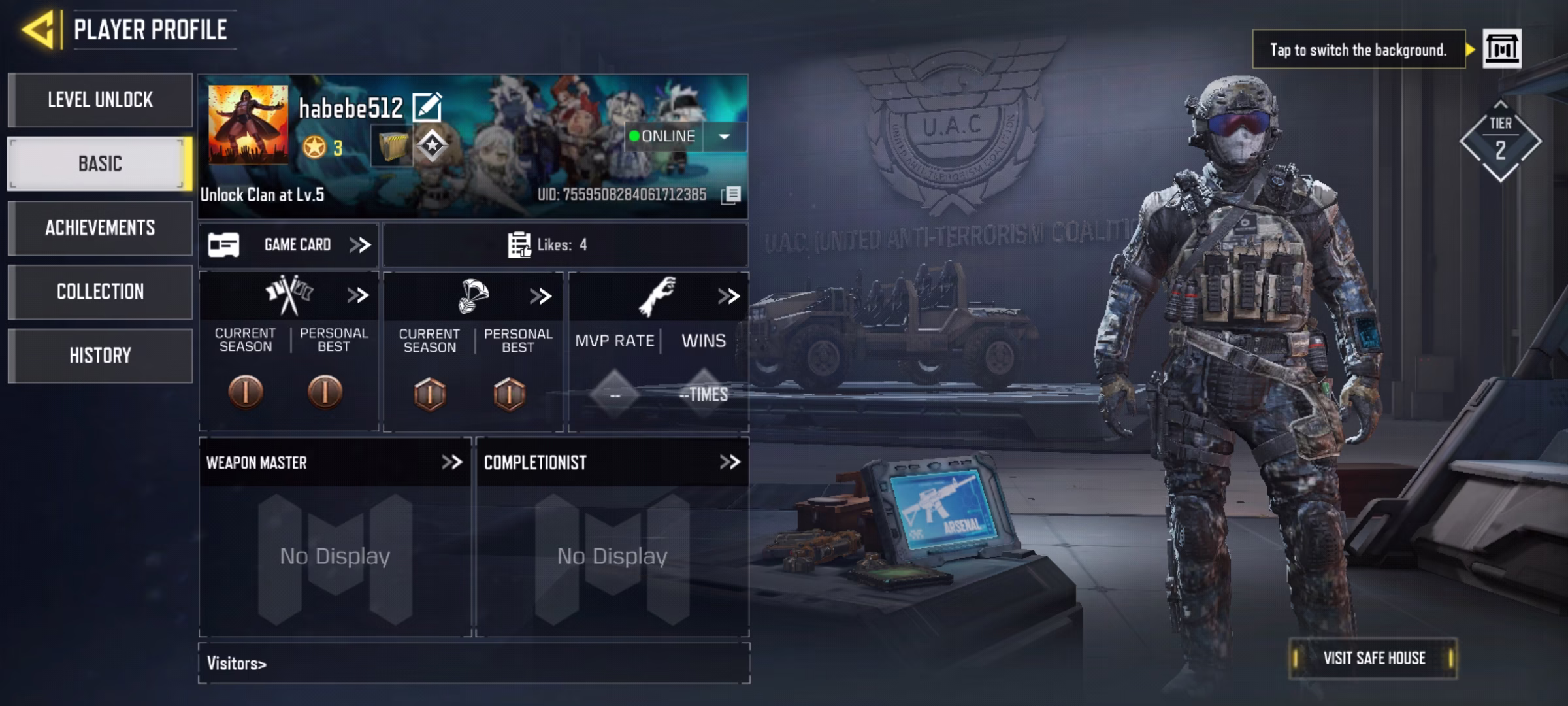1568x706 pixels.
Task: Go back using the yellow arrow
Action: coord(39,29)
